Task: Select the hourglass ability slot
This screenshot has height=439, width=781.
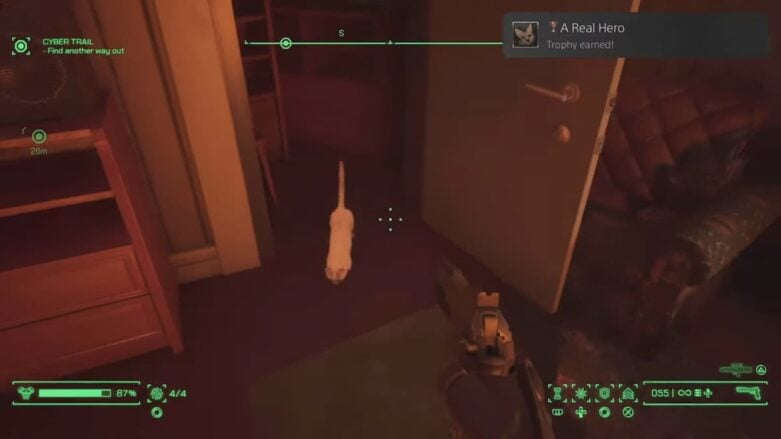Action: point(557,392)
